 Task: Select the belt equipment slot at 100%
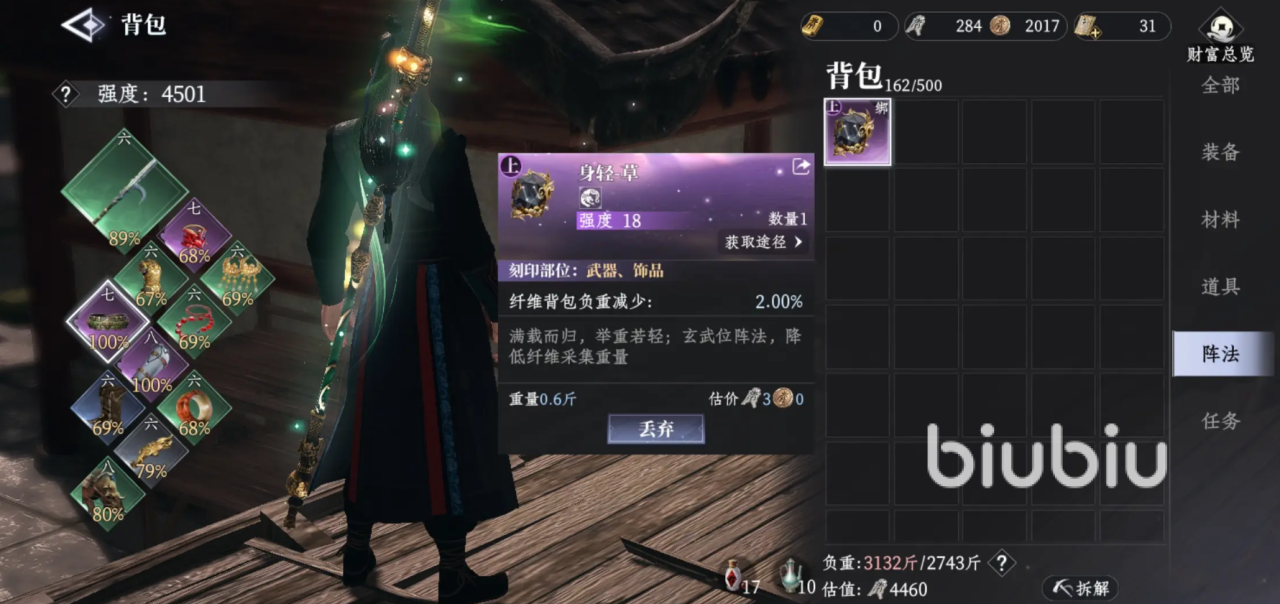pyautogui.click(x=107, y=322)
